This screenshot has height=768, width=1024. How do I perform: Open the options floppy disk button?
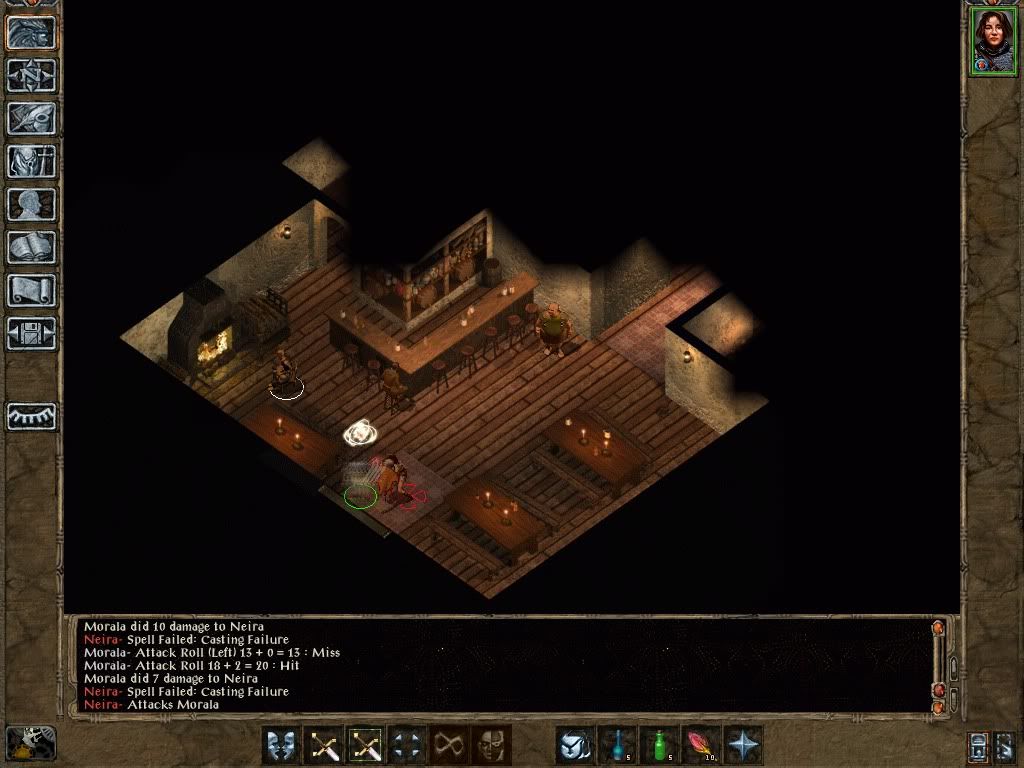31,333
